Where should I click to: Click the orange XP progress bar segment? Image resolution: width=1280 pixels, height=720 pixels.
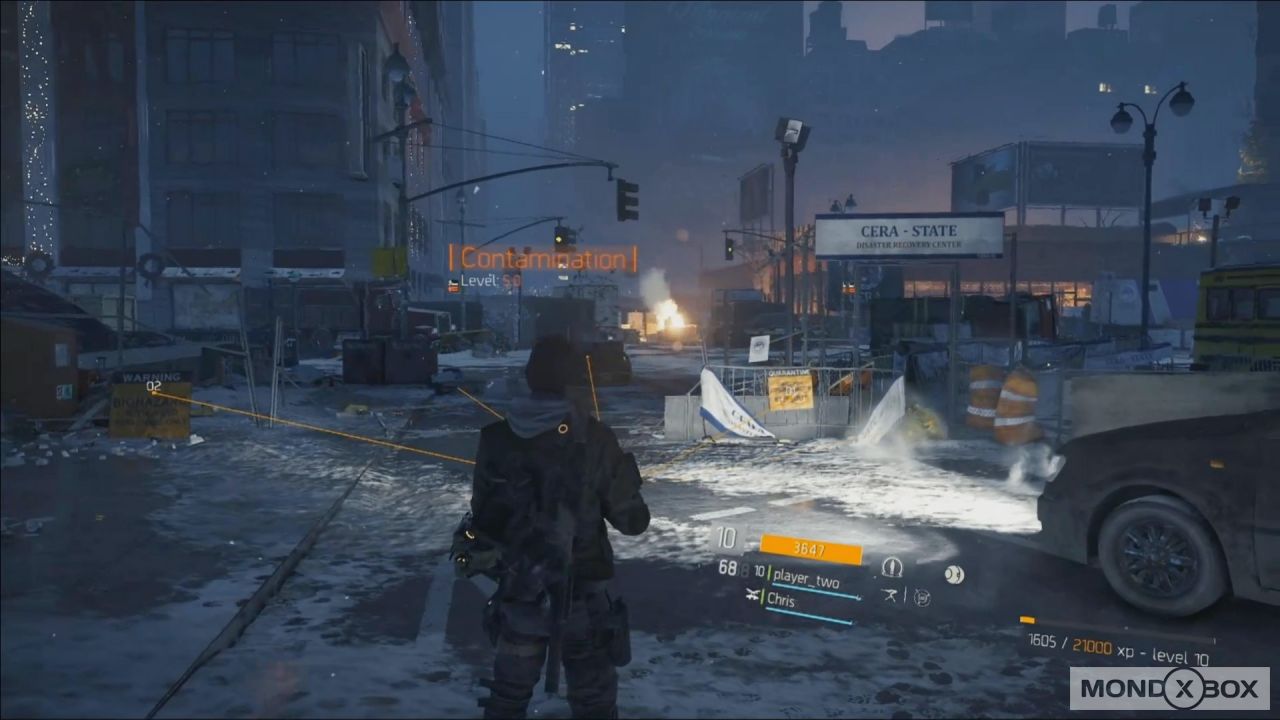(x=1030, y=622)
